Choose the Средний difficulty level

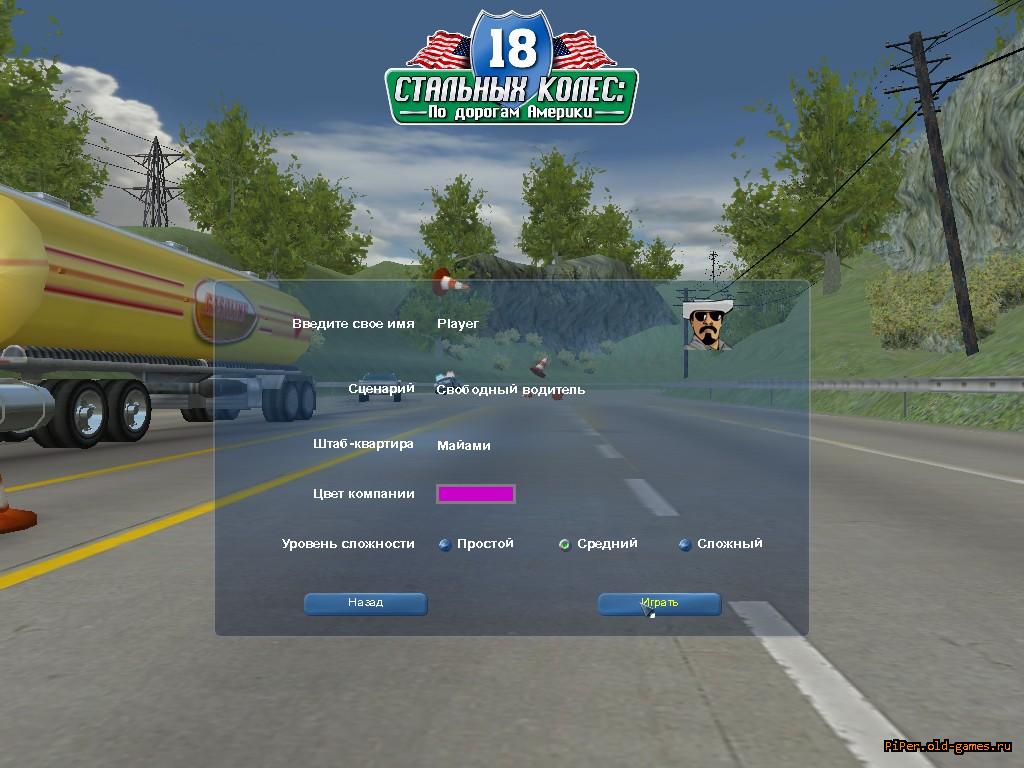click(565, 544)
